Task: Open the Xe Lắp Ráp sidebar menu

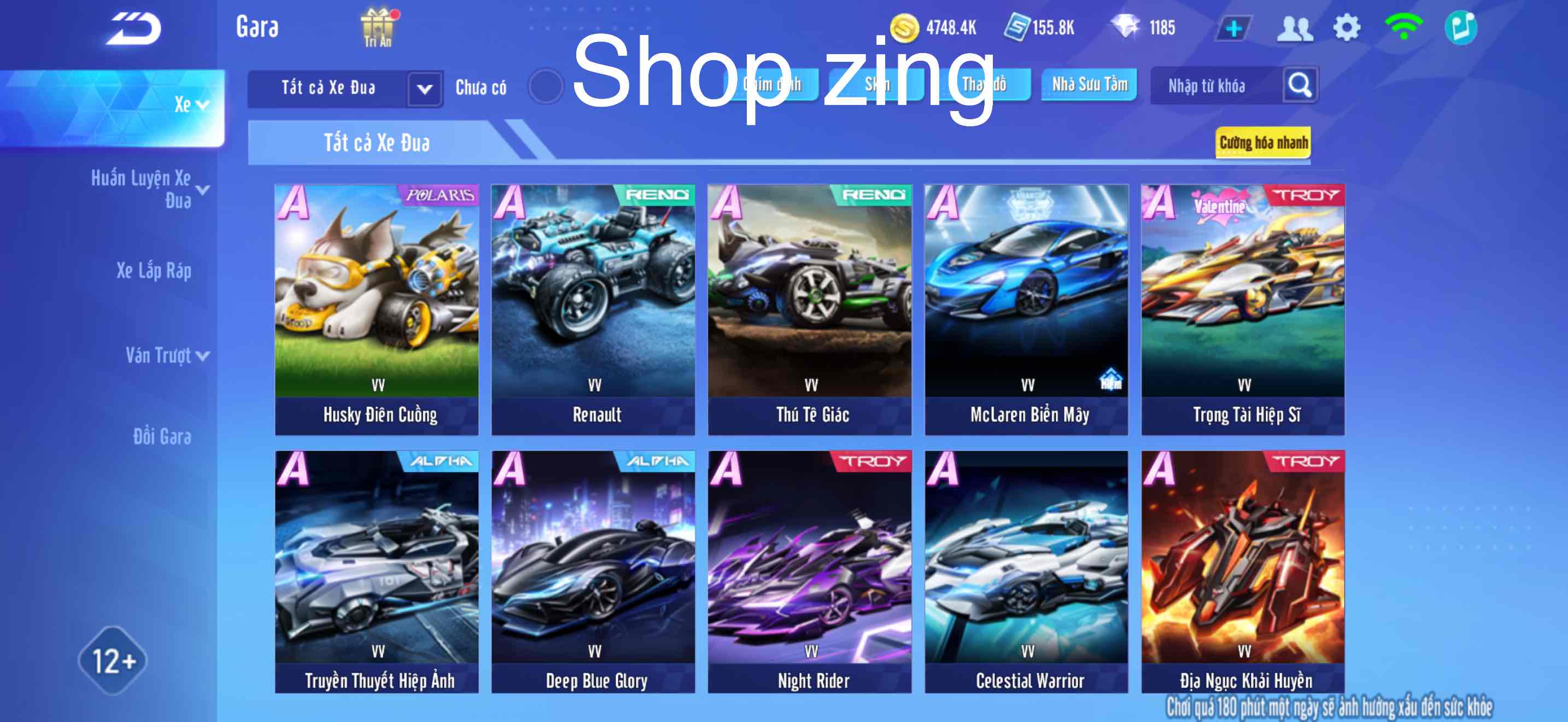Action: [x=155, y=272]
